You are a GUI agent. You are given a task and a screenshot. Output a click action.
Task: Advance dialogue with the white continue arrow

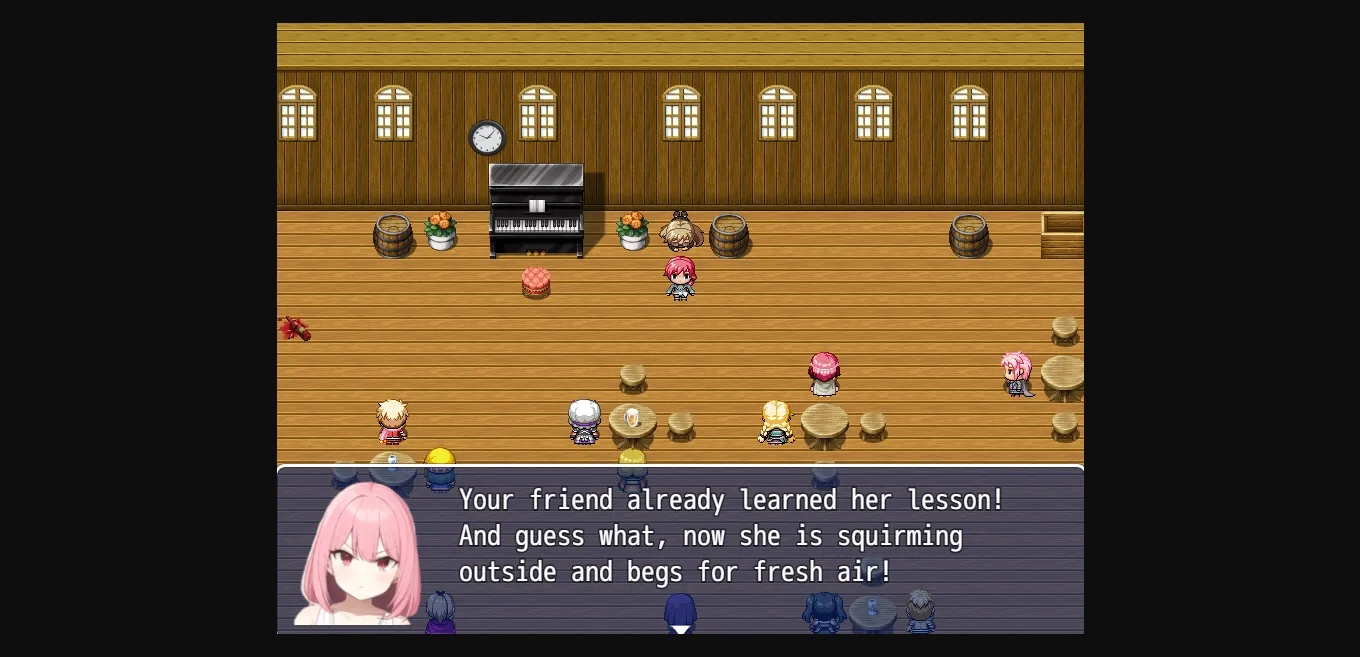coord(680,628)
